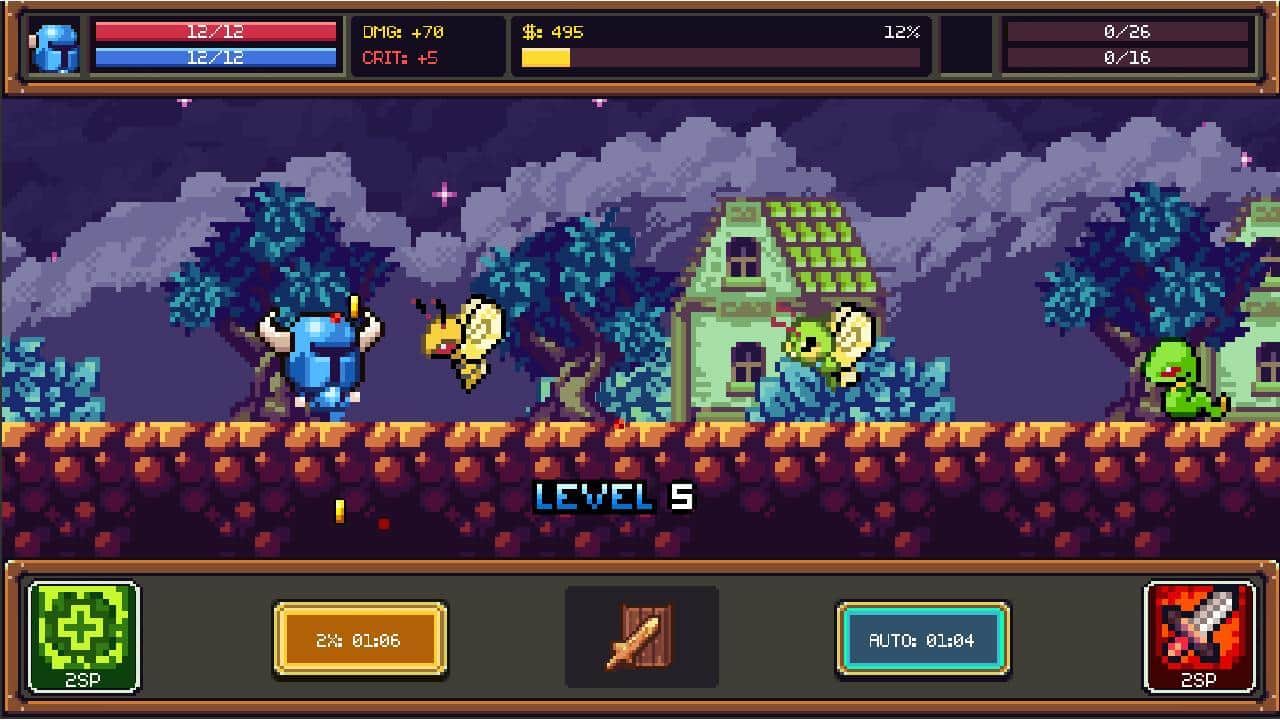Image resolution: width=1280 pixels, height=720 pixels.
Task: Open the blue knight helmet portrait
Action: pos(56,46)
